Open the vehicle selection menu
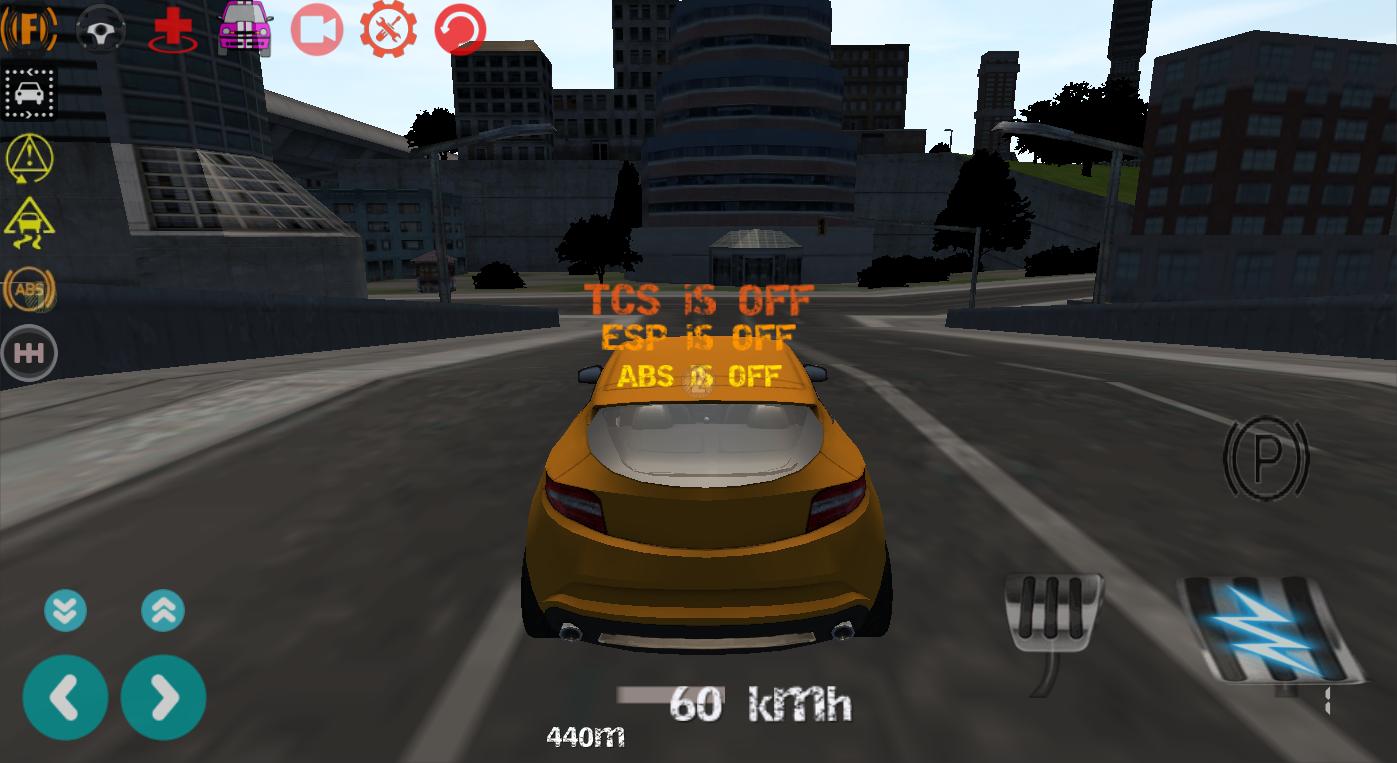Image resolution: width=1397 pixels, height=763 pixels. 244,27
